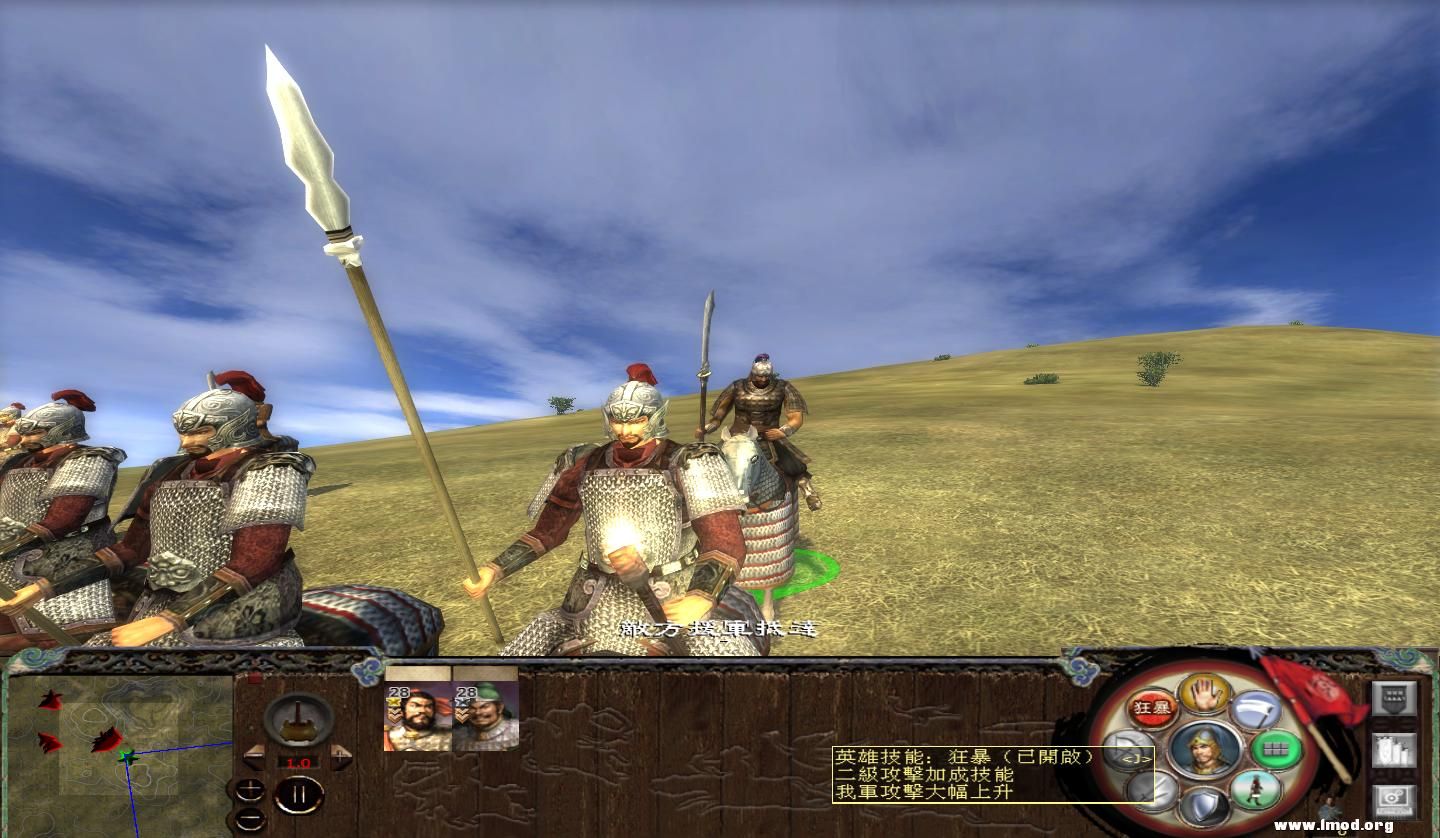Pause the battle with the pause button

point(298,796)
